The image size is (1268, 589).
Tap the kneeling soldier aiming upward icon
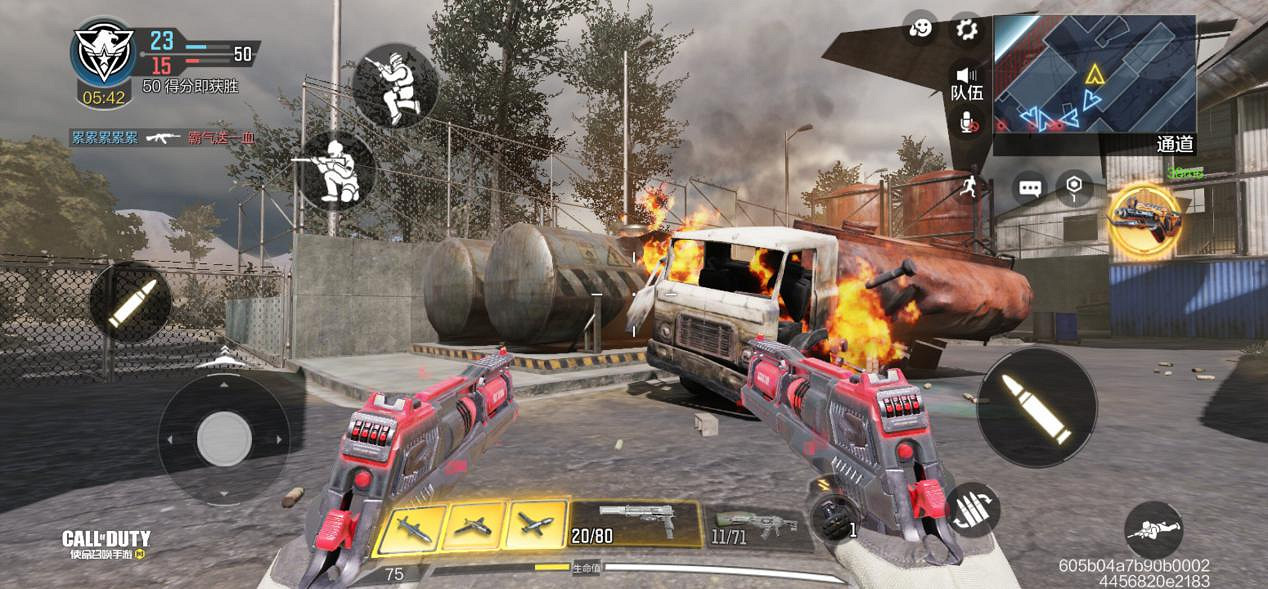(x=395, y=85)
